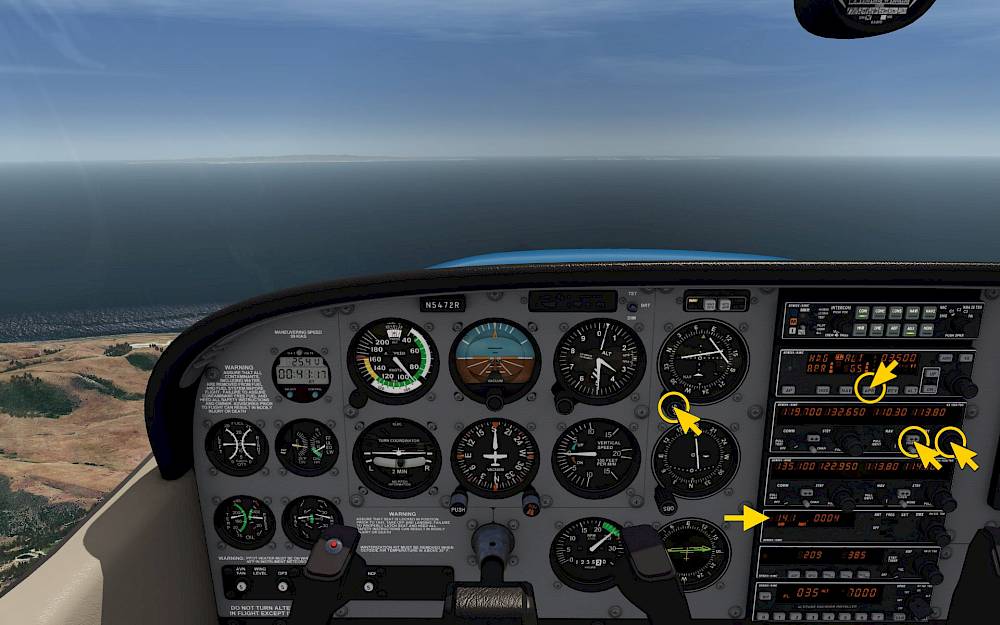
Task: Click the autopilot AP engage button
Action: [790, 391]
